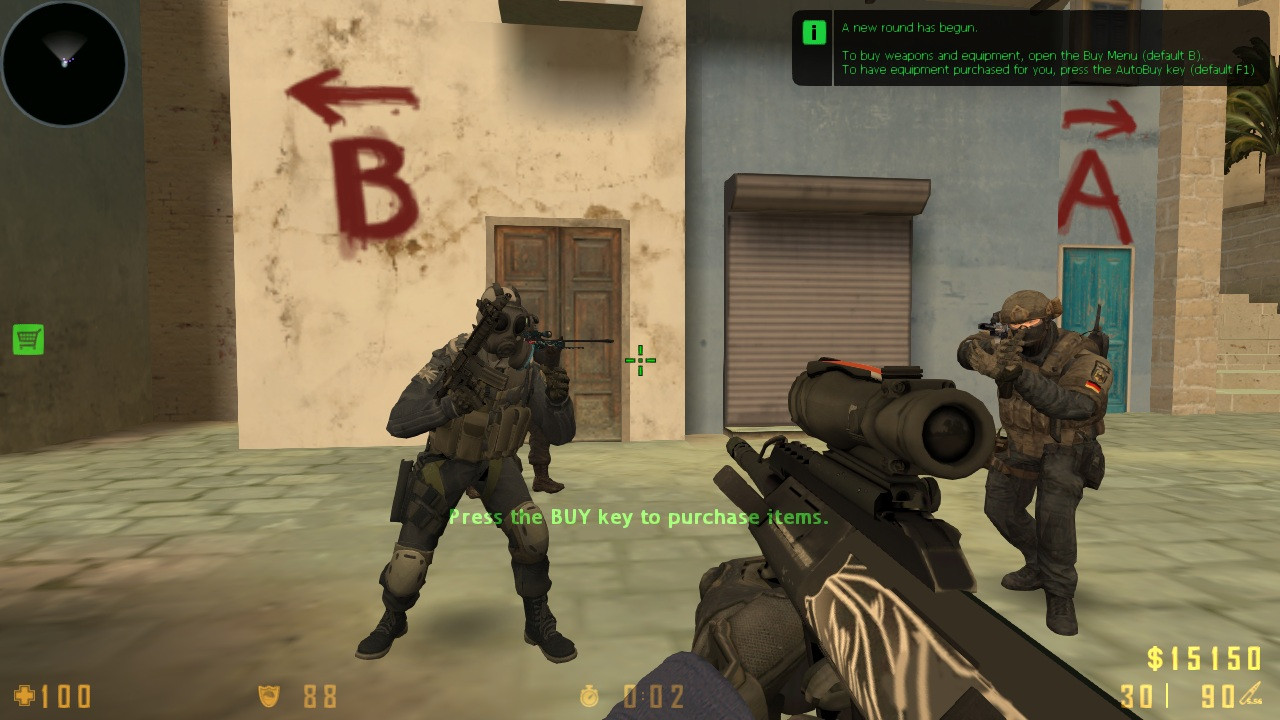The image size is (1280, 720).
Task: Click the green crosshair at screen center
Action: tap(638, 361)
